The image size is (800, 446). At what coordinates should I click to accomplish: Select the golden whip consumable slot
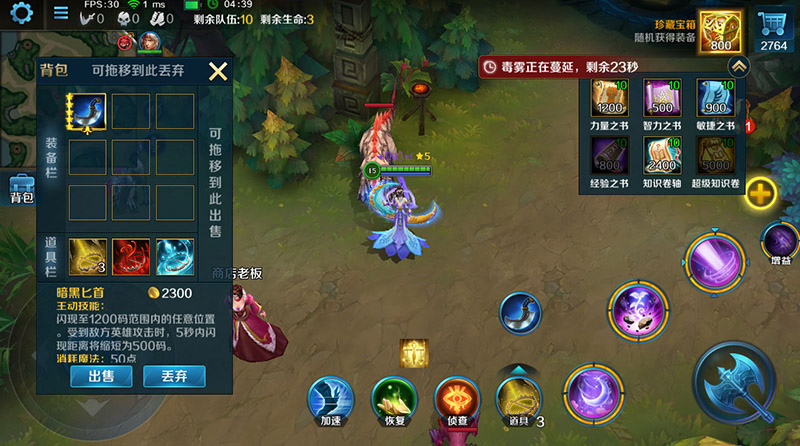coord(88,256)
